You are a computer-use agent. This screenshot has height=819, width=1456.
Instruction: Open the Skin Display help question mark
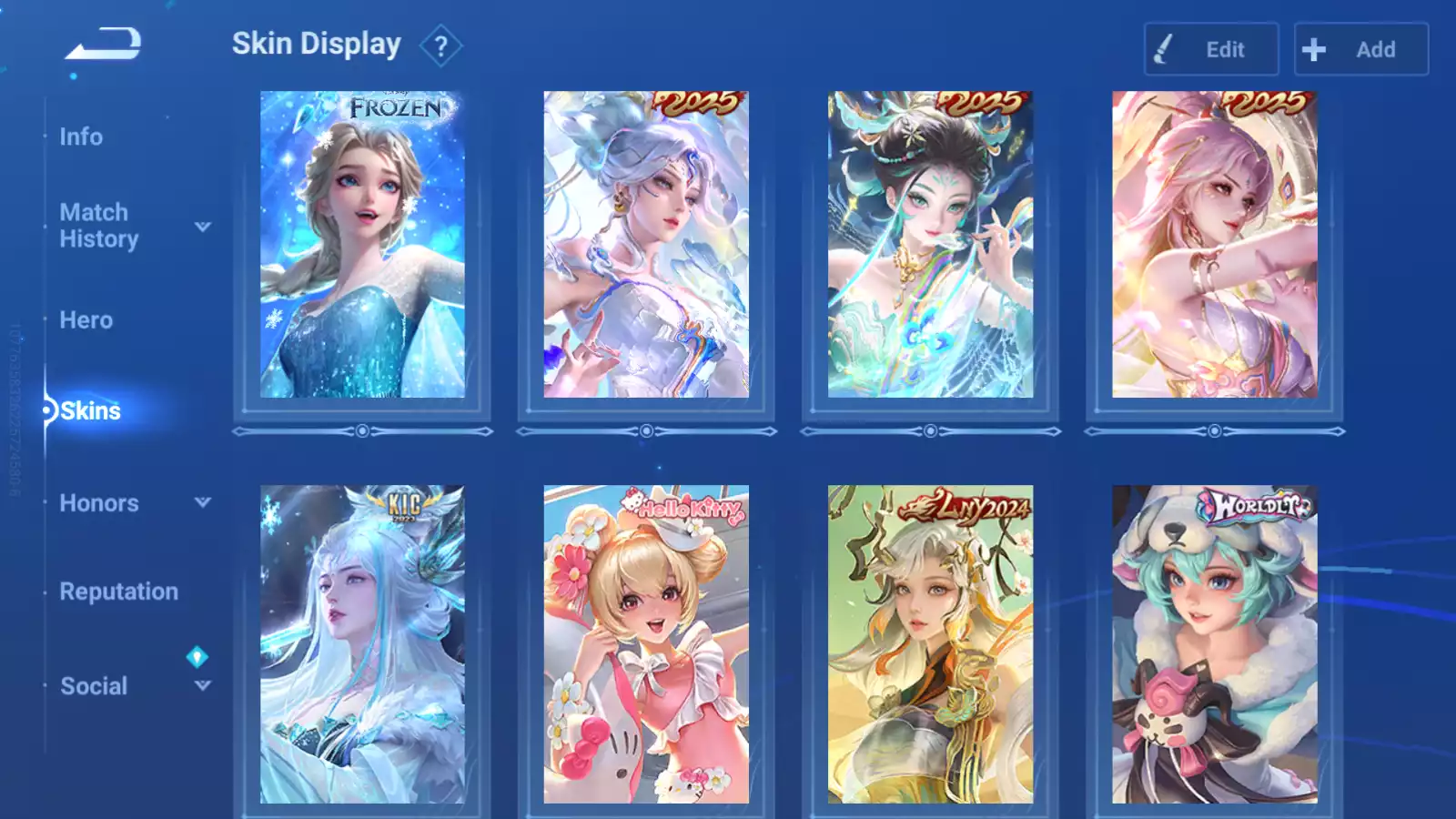click(441, 46)
